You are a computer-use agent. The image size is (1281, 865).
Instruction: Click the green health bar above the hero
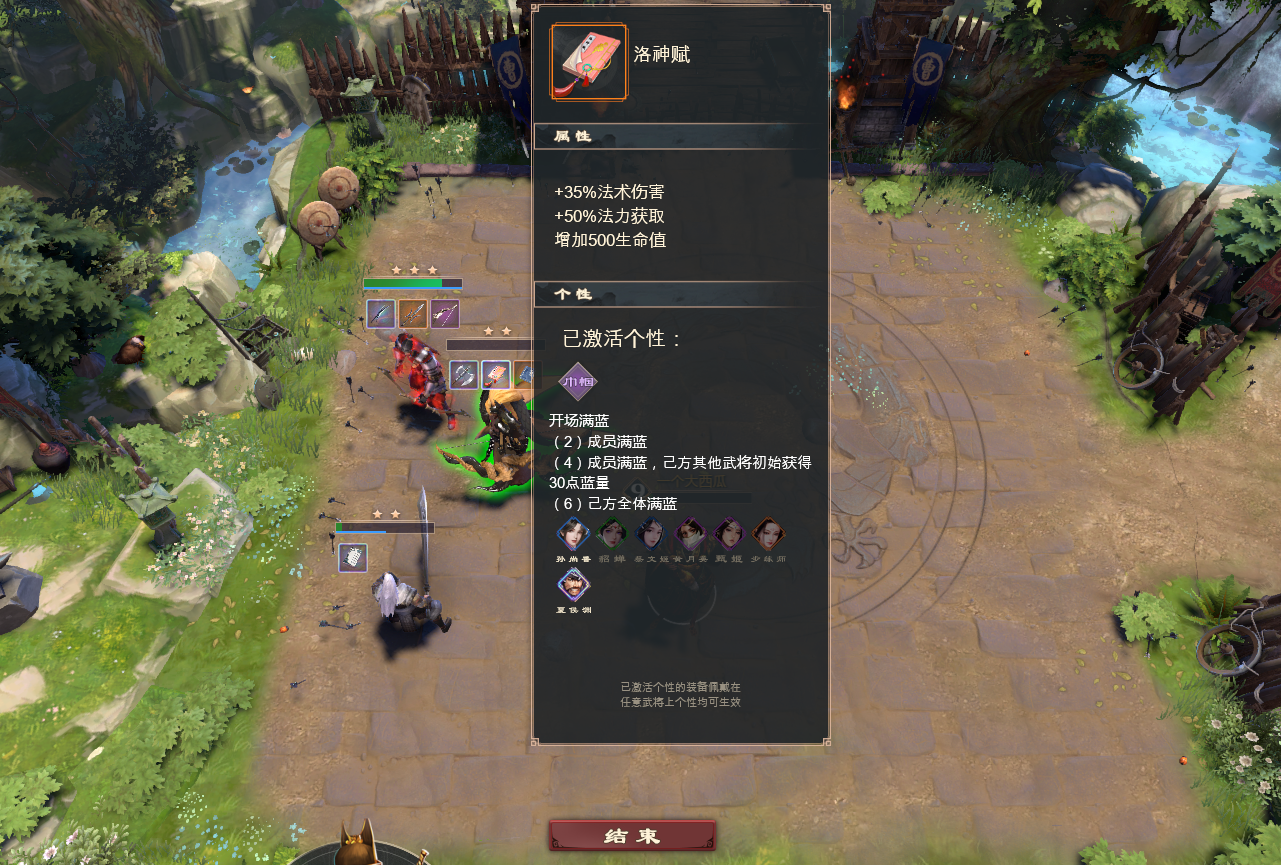[x=404, y=284]
